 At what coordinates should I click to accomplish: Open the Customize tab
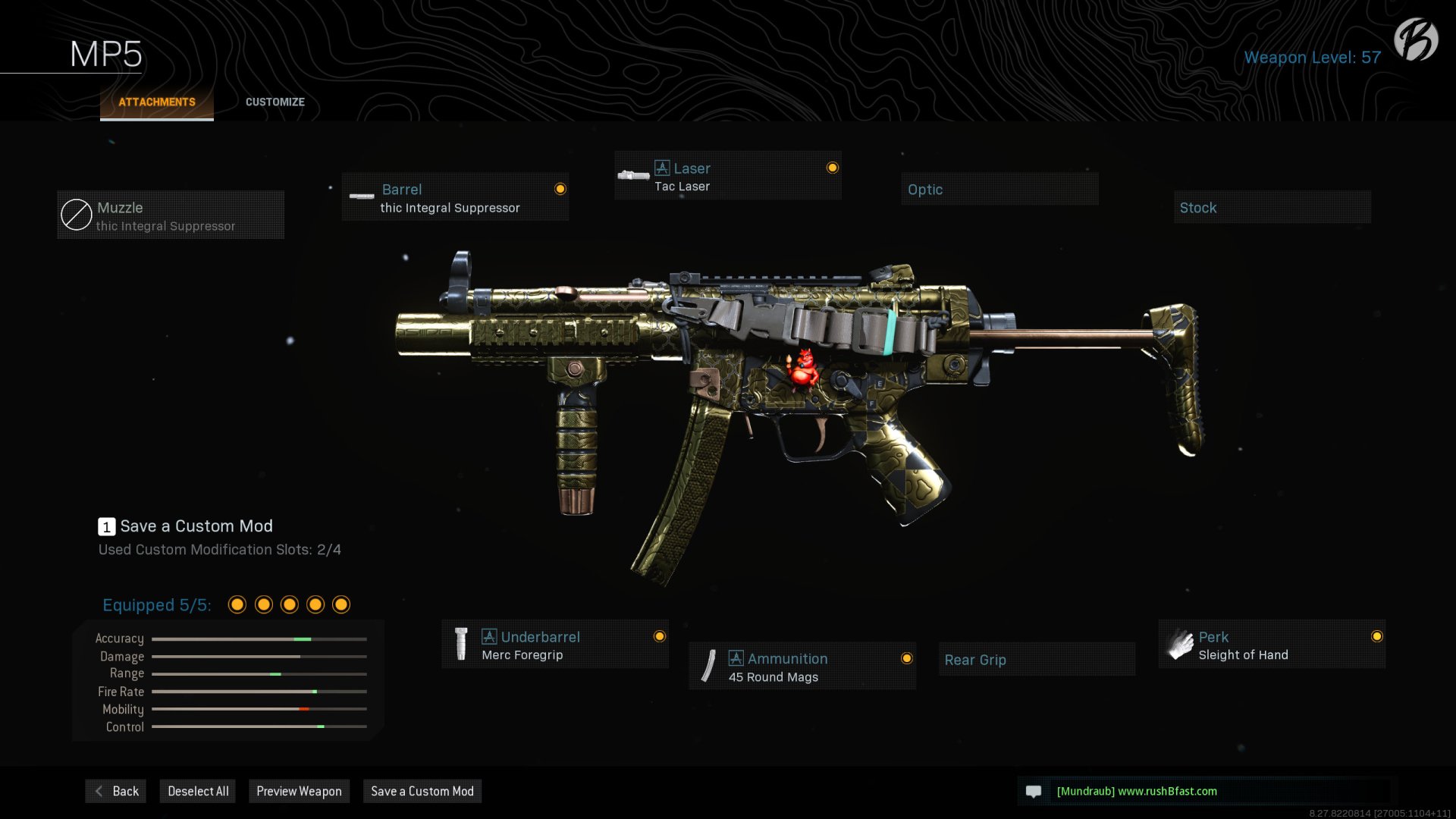[x=275, y=102]
